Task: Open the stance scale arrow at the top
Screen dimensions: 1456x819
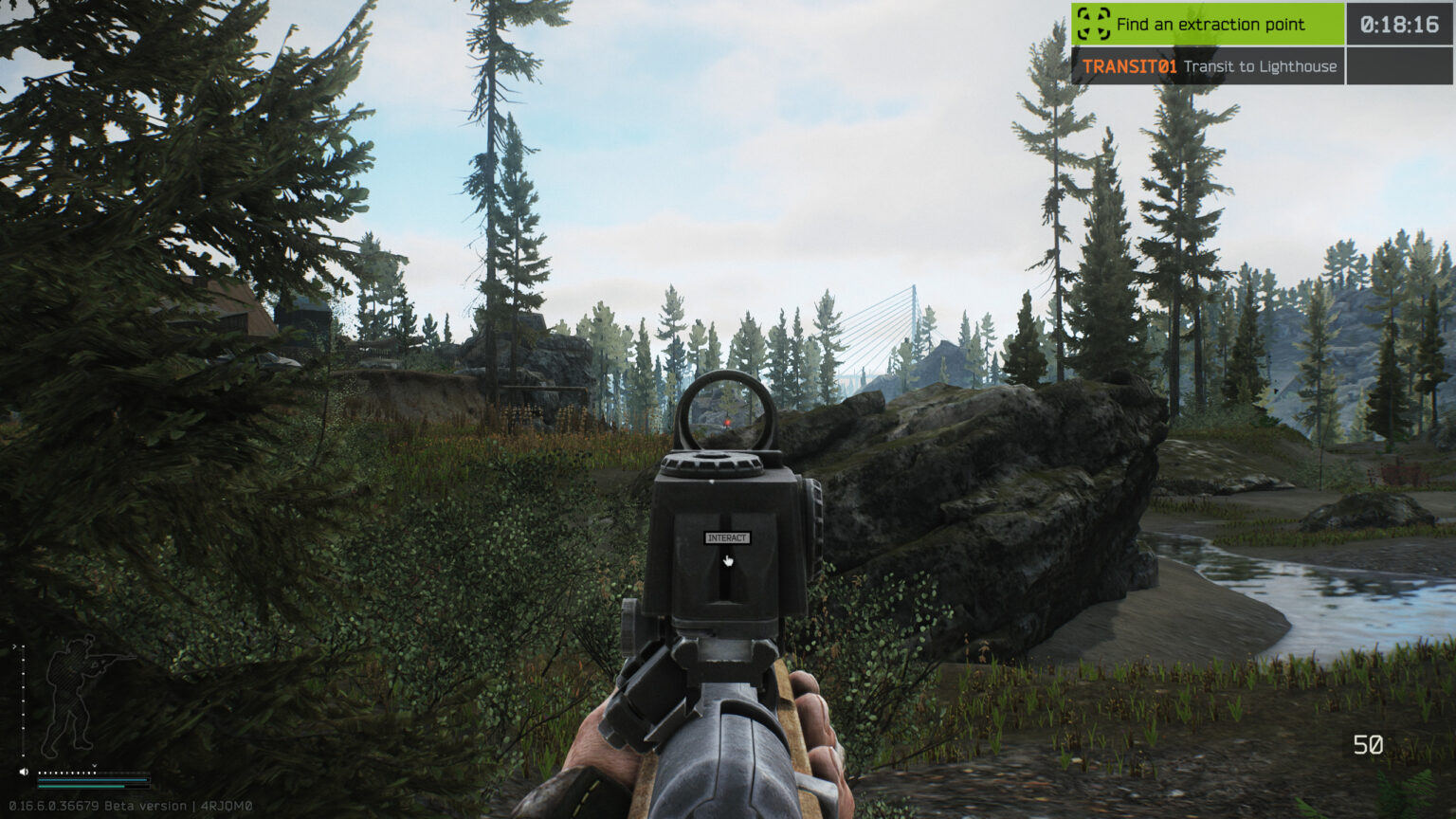Action: pos(12,645)
